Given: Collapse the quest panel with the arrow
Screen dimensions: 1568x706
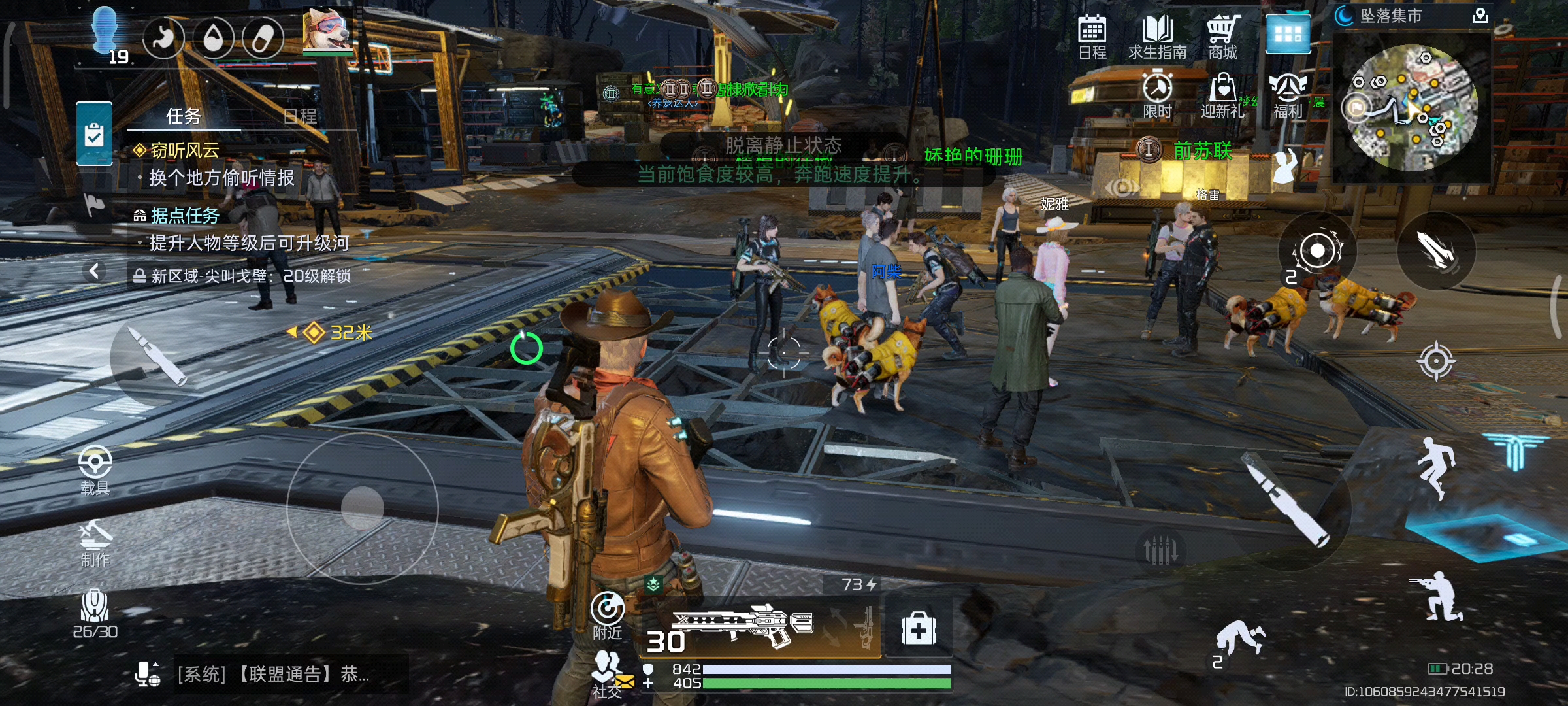Looking at the screenshot, I should tap(95, 271).
